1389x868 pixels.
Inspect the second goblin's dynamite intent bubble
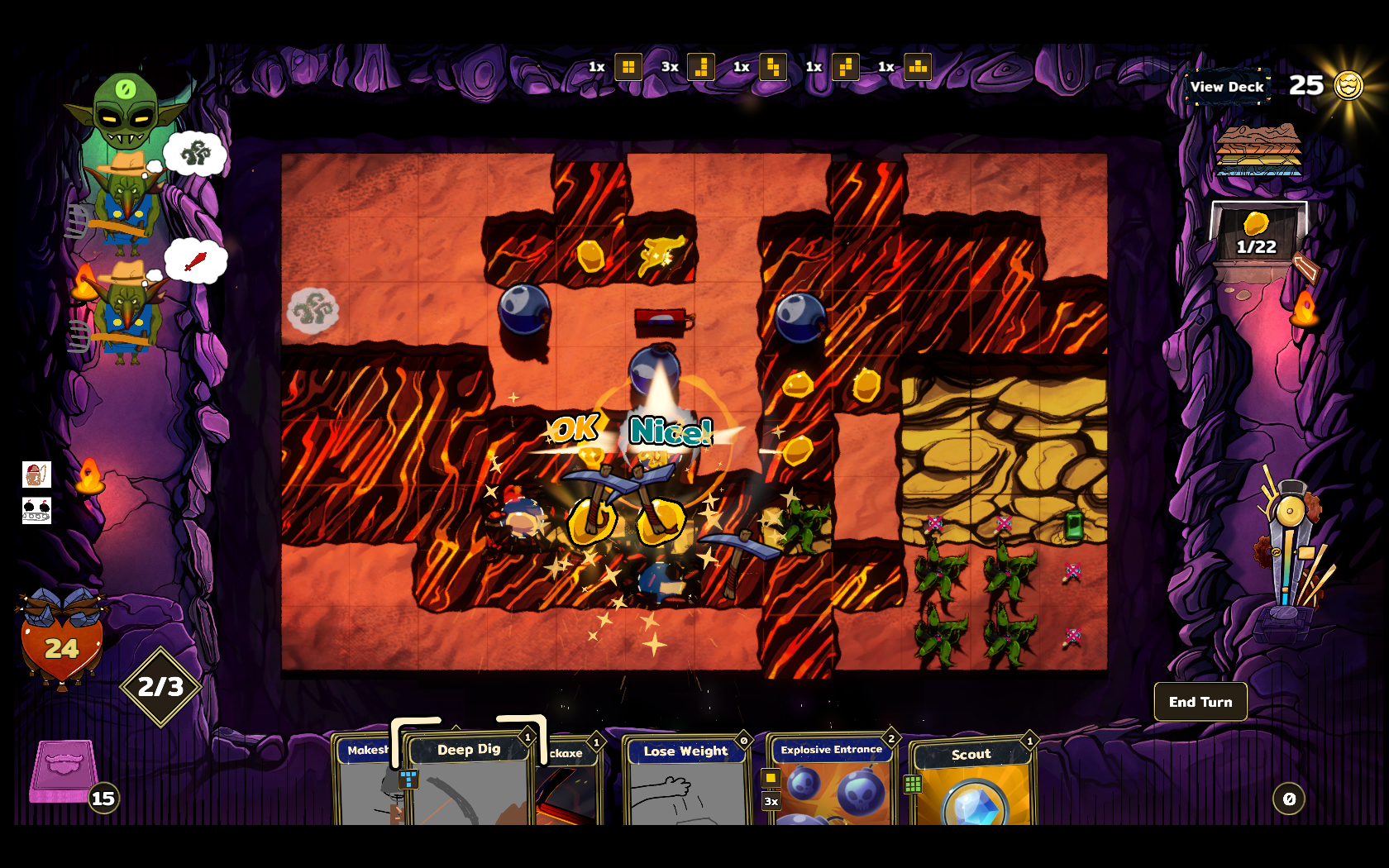pyautogui.click(x=195, y=261)
